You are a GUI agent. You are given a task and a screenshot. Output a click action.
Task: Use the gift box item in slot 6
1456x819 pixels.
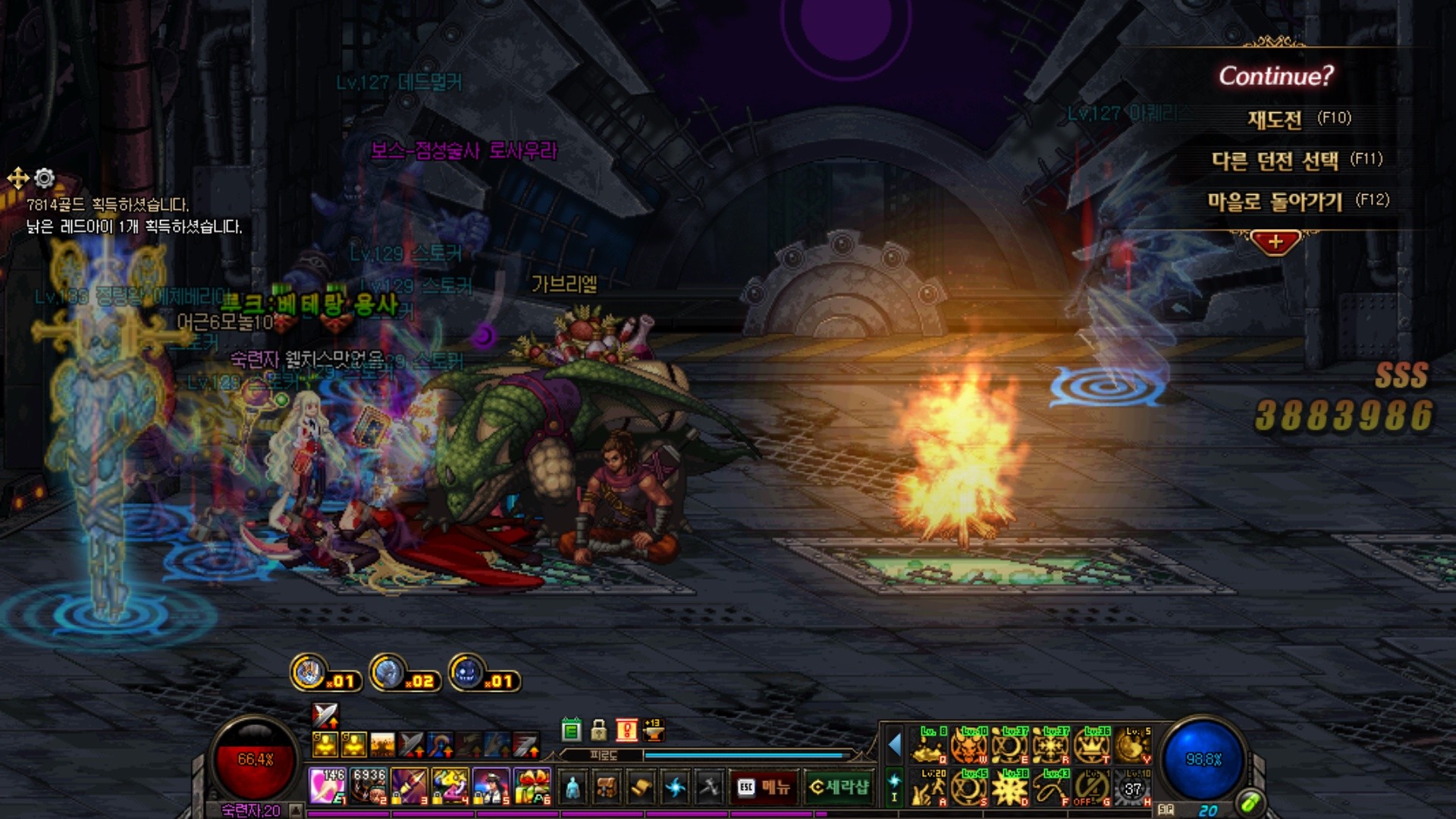point(532,786)
